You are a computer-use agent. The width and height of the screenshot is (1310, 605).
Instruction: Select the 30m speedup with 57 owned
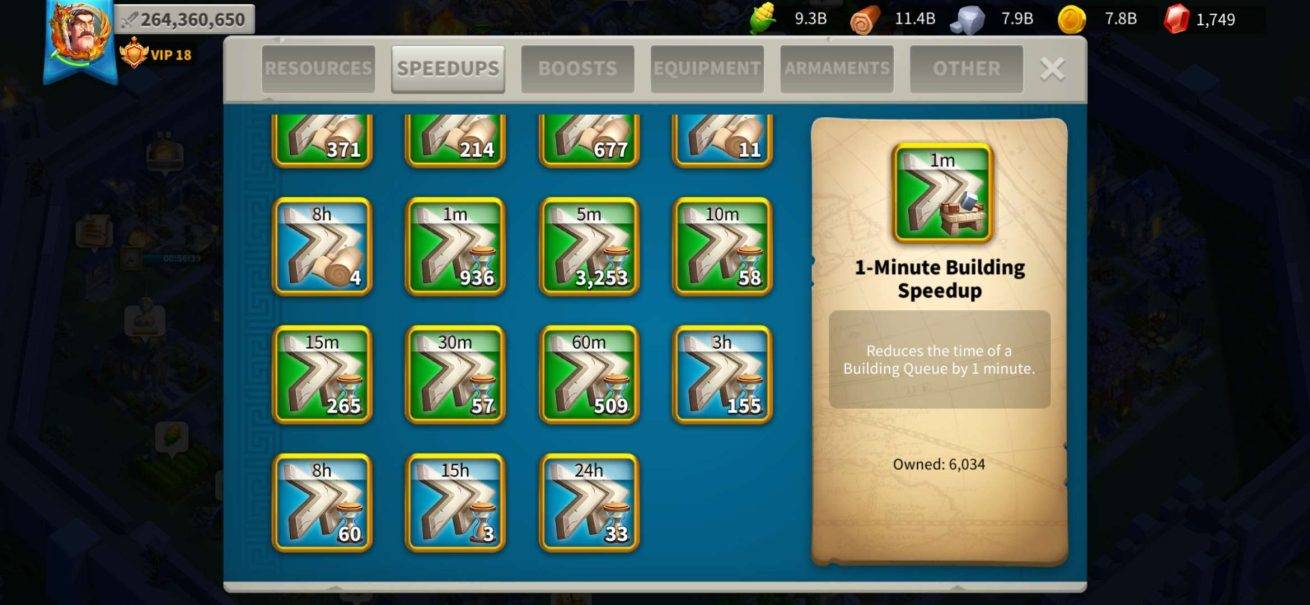pyautogui.click(x=455, y=374)
